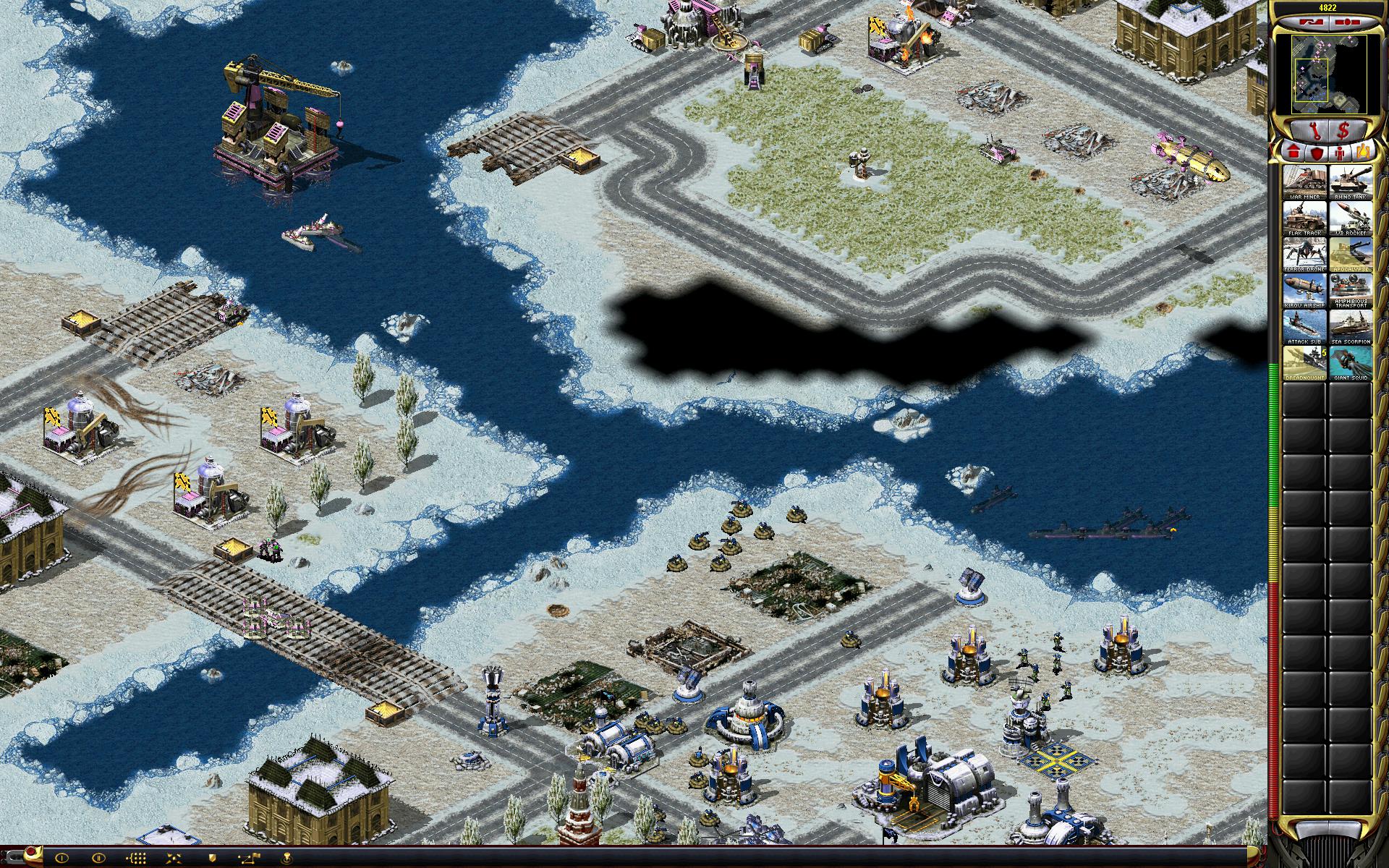Activate the dollar-sign sell button

1344,131
